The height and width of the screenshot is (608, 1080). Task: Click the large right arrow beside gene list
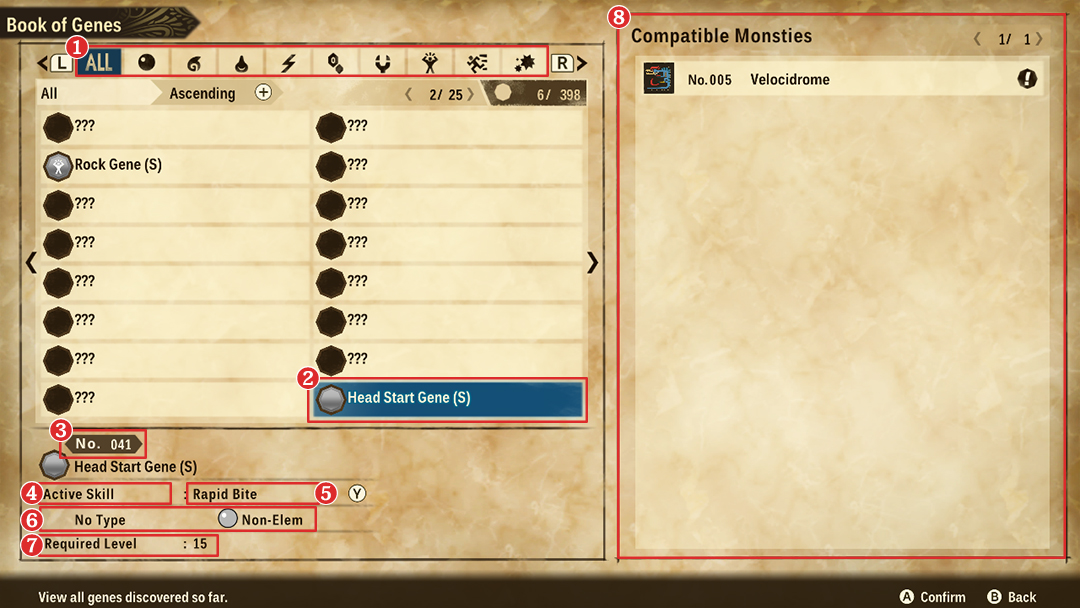tap(593, 262)
